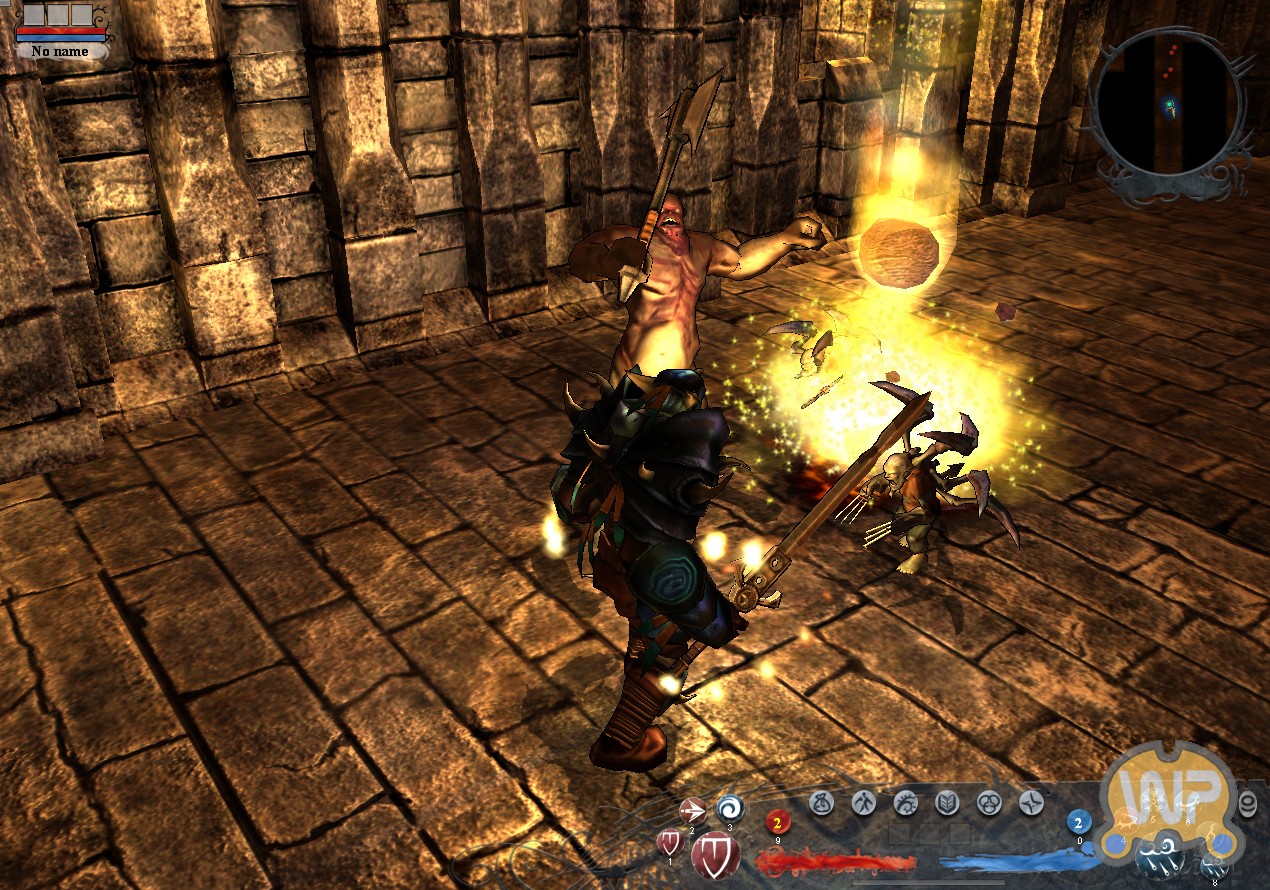Open the journal book icon
The image size is (1270, 890).
pos(948,802)
